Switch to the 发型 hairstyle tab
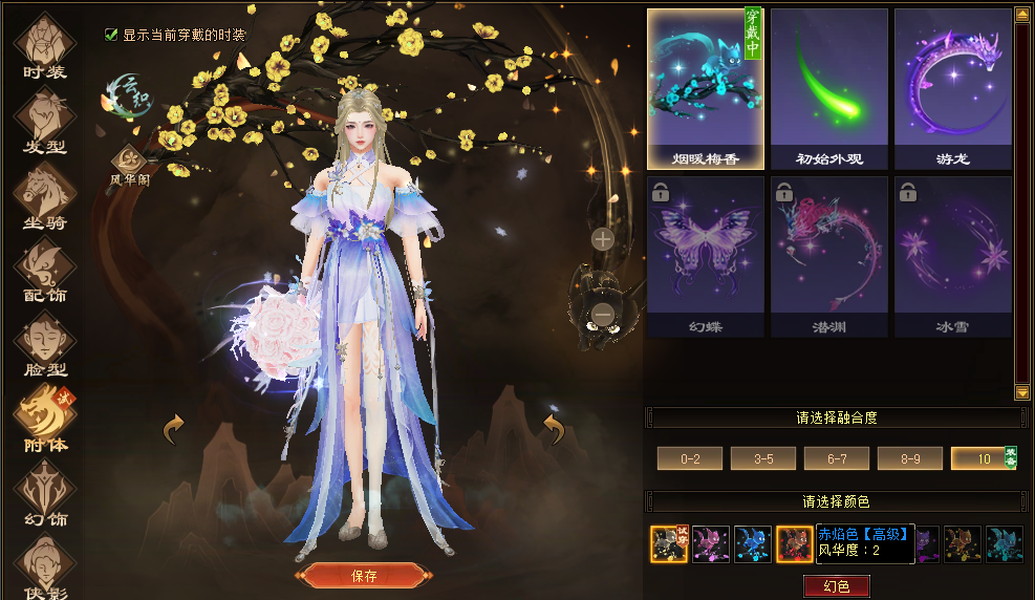Viewport: 1035px width, 600px height. point(45,120)
